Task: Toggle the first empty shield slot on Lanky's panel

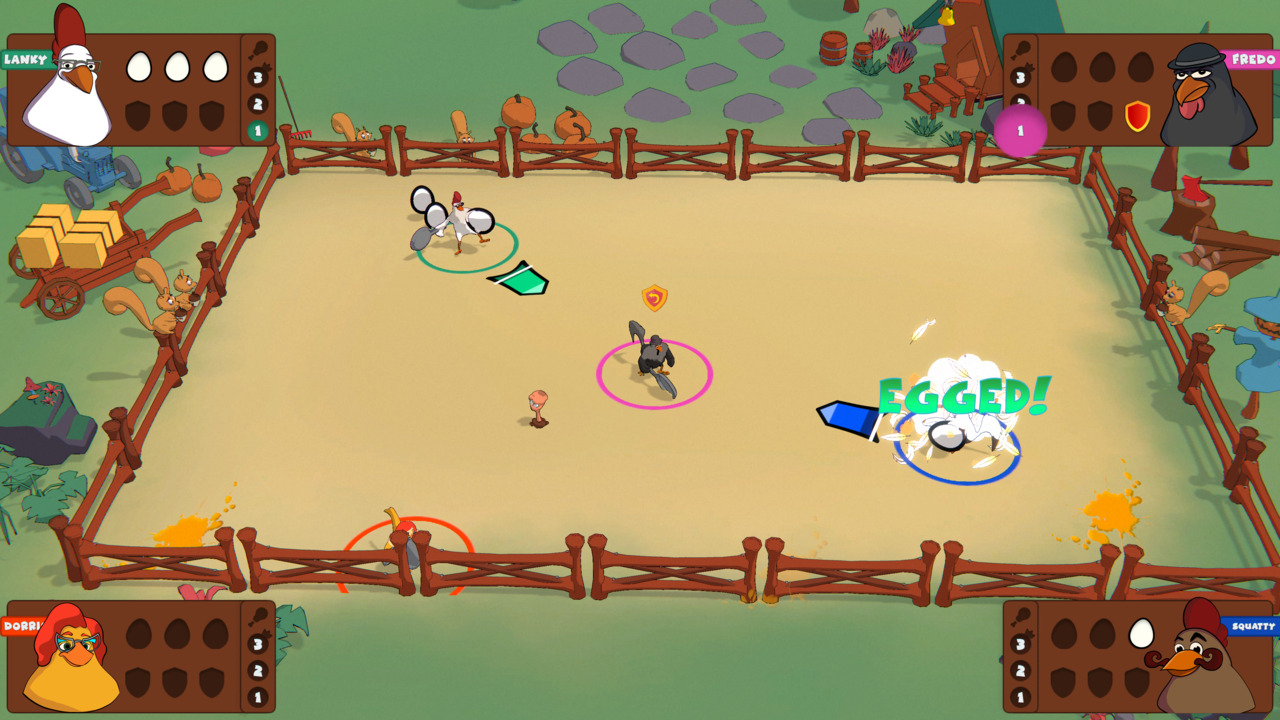Action: pos(137,117)
